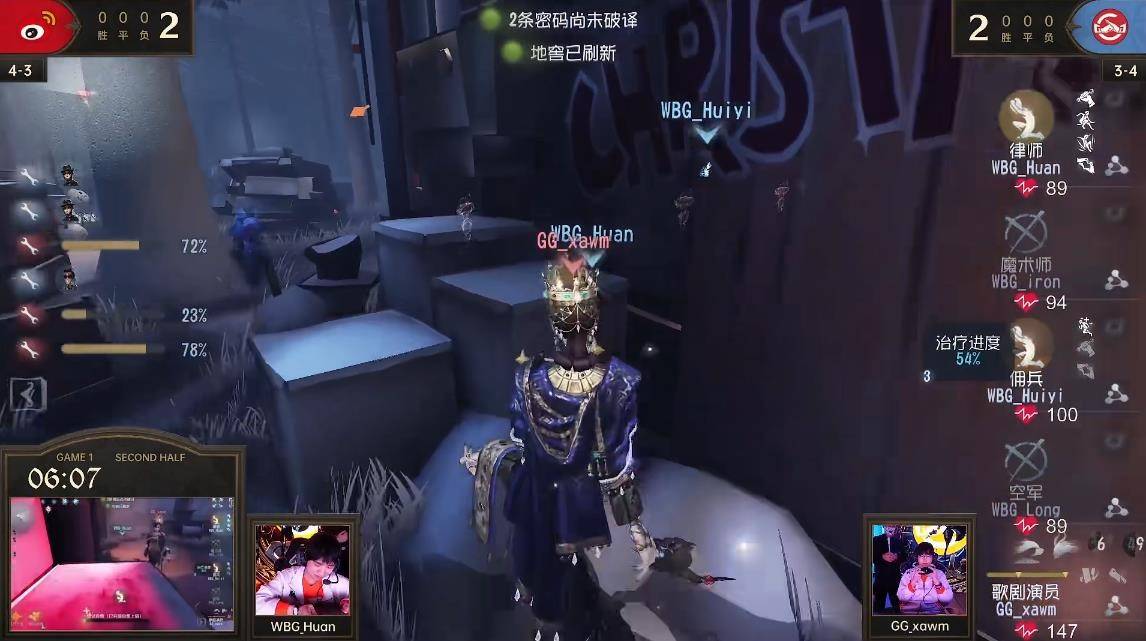Select the 歌剧演员 GG_xawm hunter entry
The height and width of the screenshot is (641, 1146).
coord(1026,599)
